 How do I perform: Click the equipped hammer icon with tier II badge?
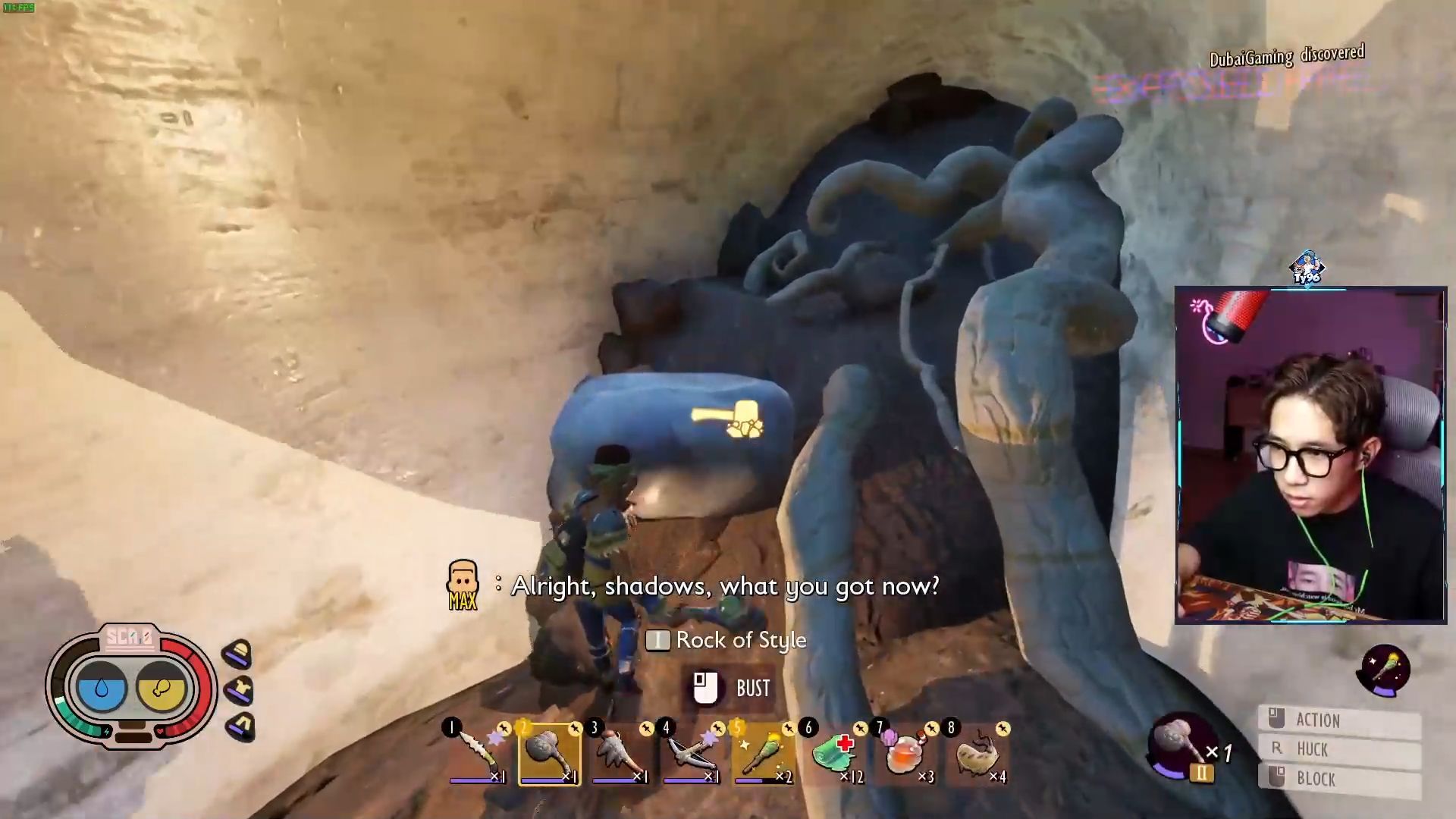pos(1181,747)
